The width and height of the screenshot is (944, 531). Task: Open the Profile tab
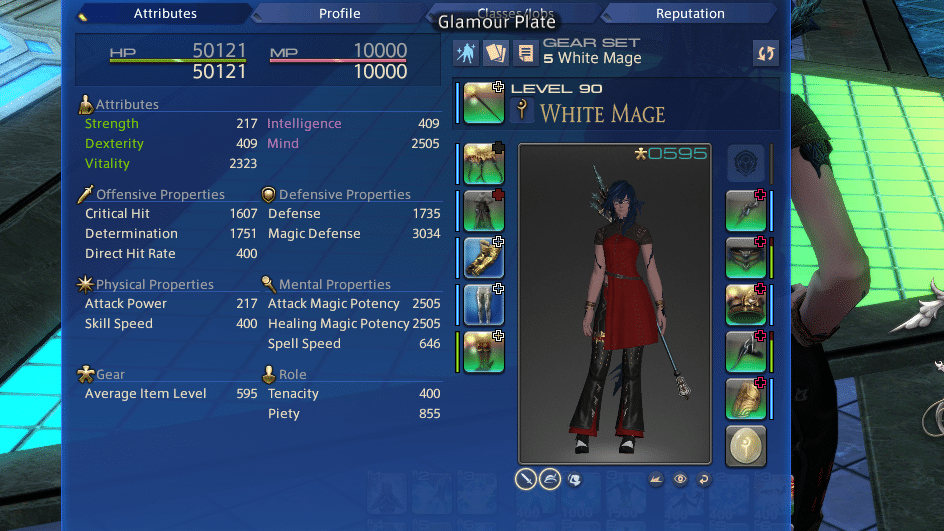click(x=340, y=14)
